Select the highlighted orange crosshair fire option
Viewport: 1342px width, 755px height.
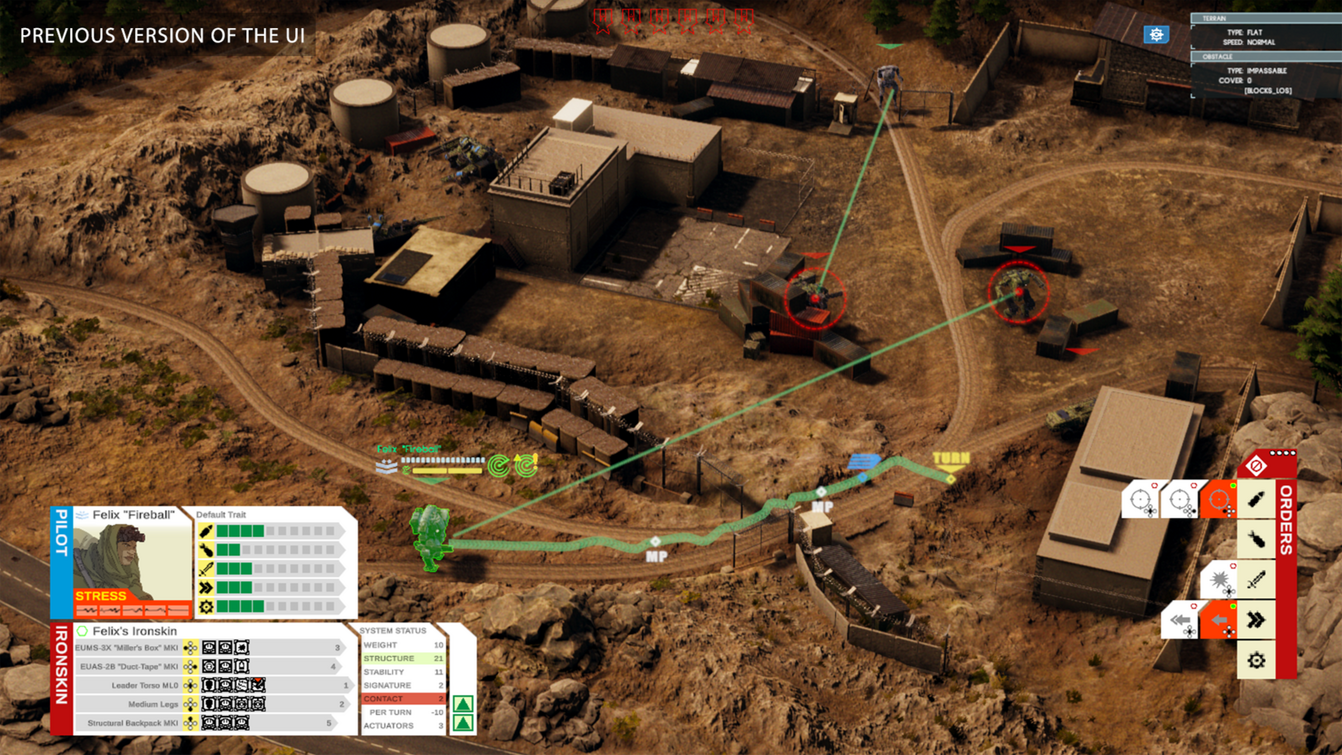point(1220,499)
